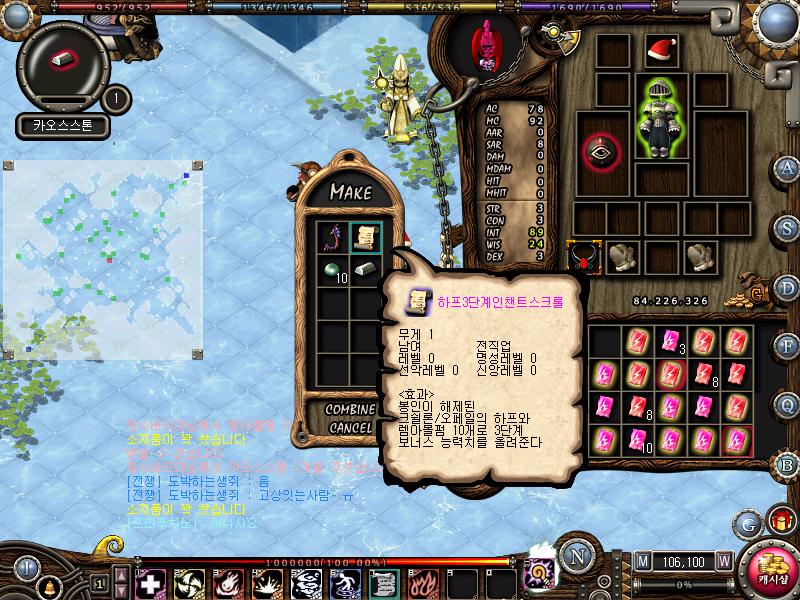Select the green orb stack of 10
The image size is (800, 600).
click(333, 269)
